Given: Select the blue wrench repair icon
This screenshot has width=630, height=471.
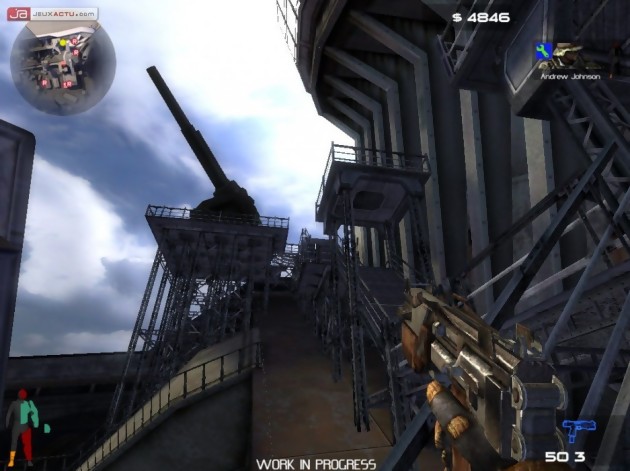Looking at the screenshot, I should click(x=543, y=50).
